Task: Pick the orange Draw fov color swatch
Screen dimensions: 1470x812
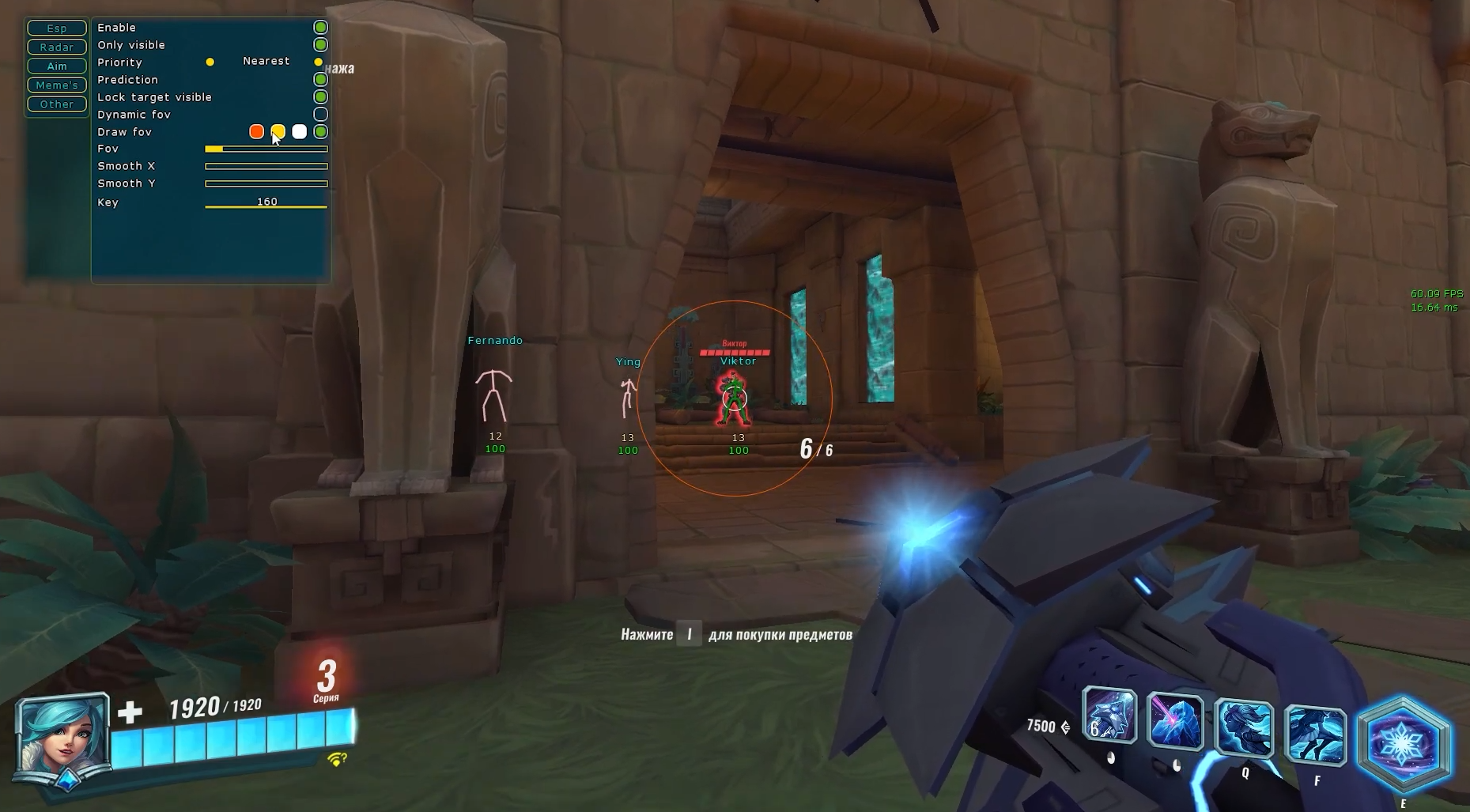Action: pyautogui.click(x=256, y=132)
